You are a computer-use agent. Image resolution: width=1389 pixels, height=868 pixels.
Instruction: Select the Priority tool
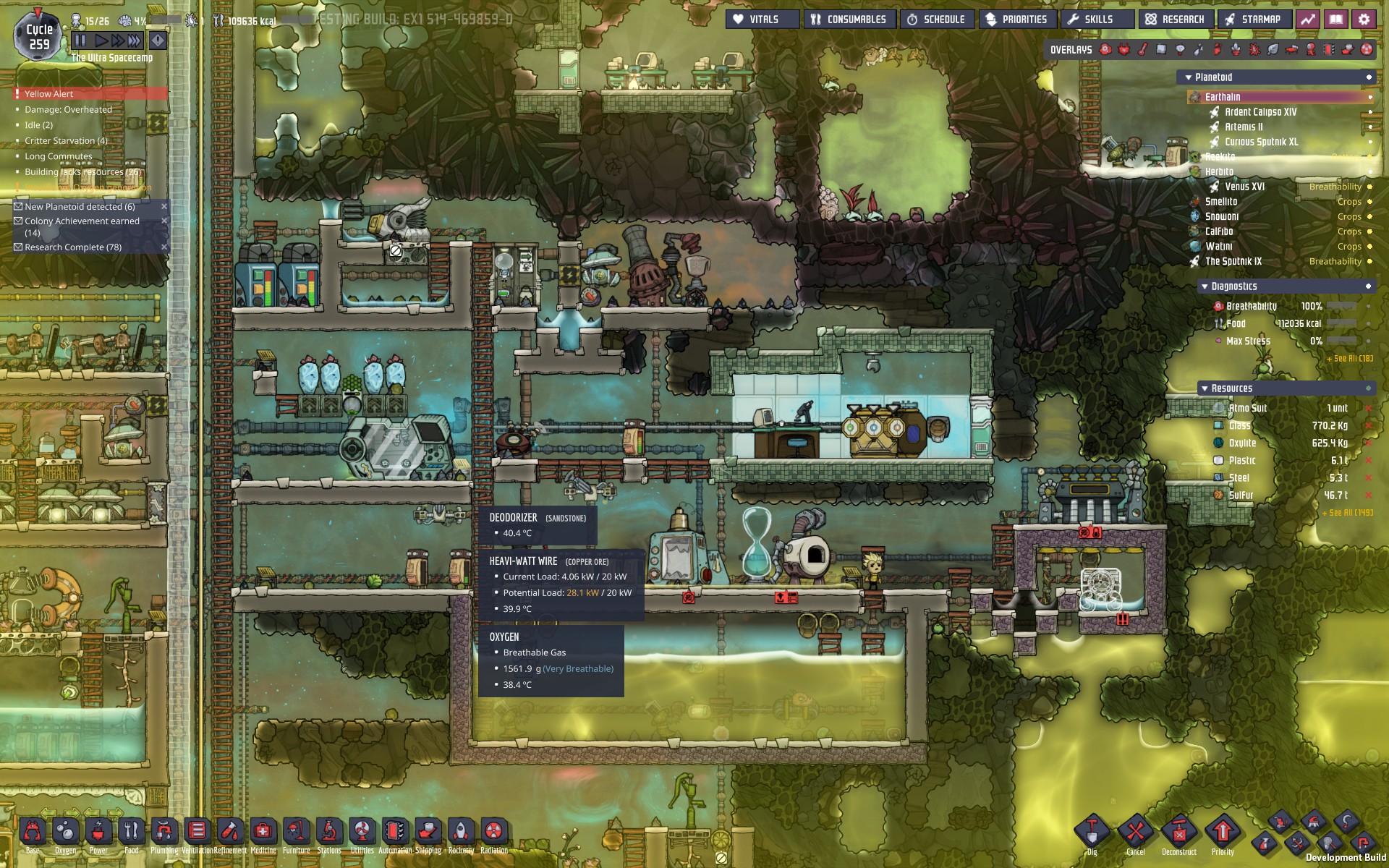[x=1223, y=832]
